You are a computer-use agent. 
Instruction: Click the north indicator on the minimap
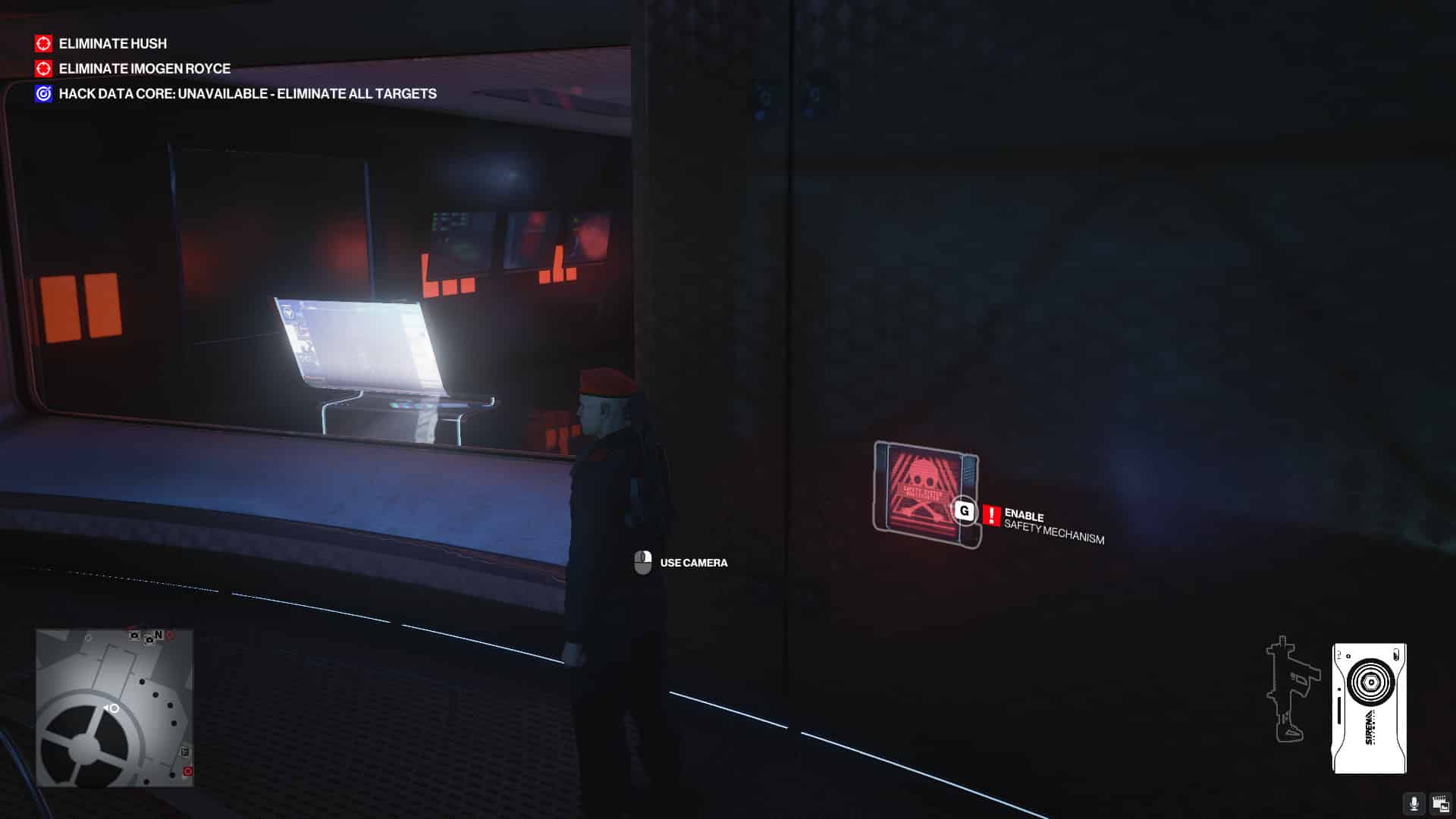[159, 634]
